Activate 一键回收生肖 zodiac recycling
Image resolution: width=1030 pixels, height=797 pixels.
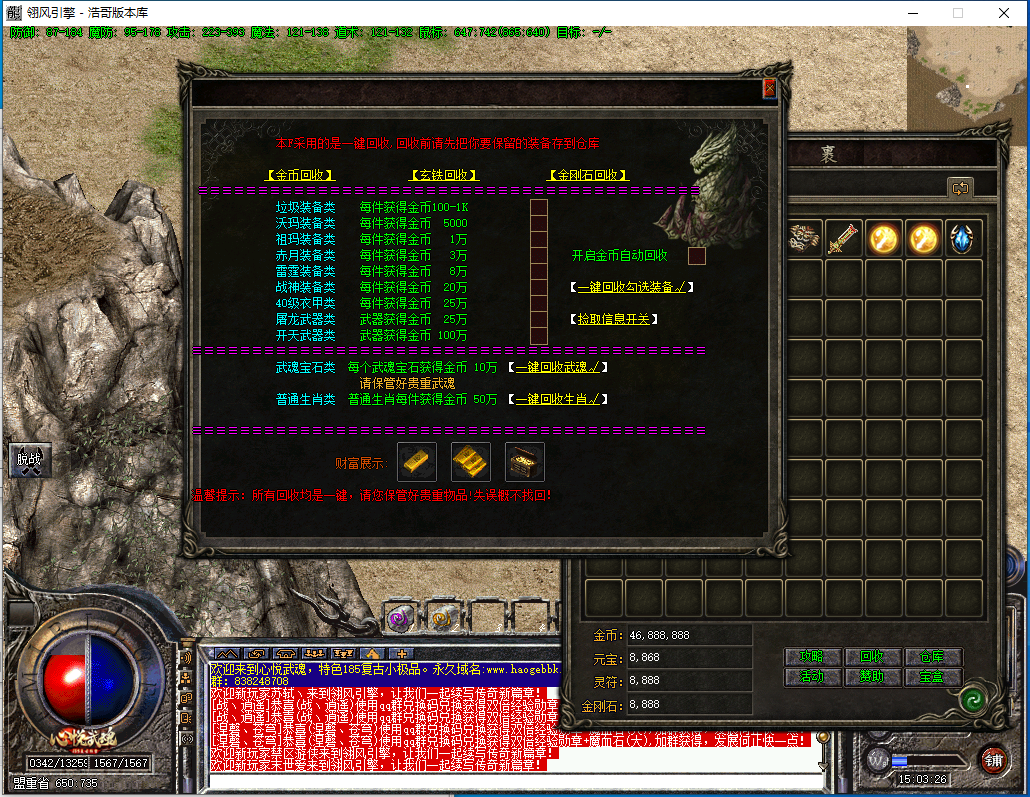pos(557,399)
